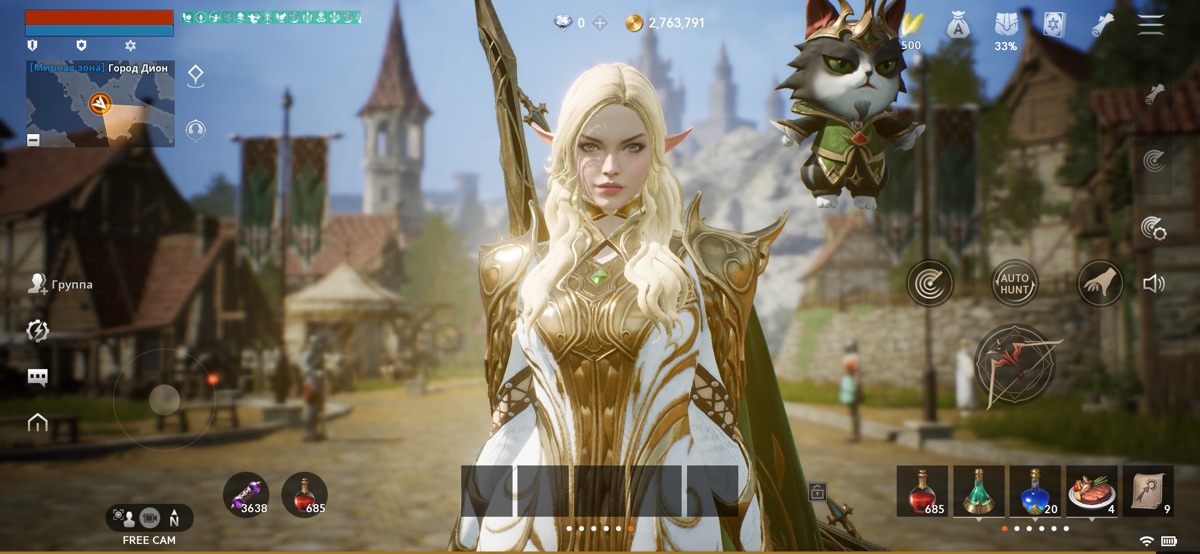The image size is (1200, 554).
Task: Collapse the minimap with the minus button
Action: pyautogui.click(x=33, y=140)
